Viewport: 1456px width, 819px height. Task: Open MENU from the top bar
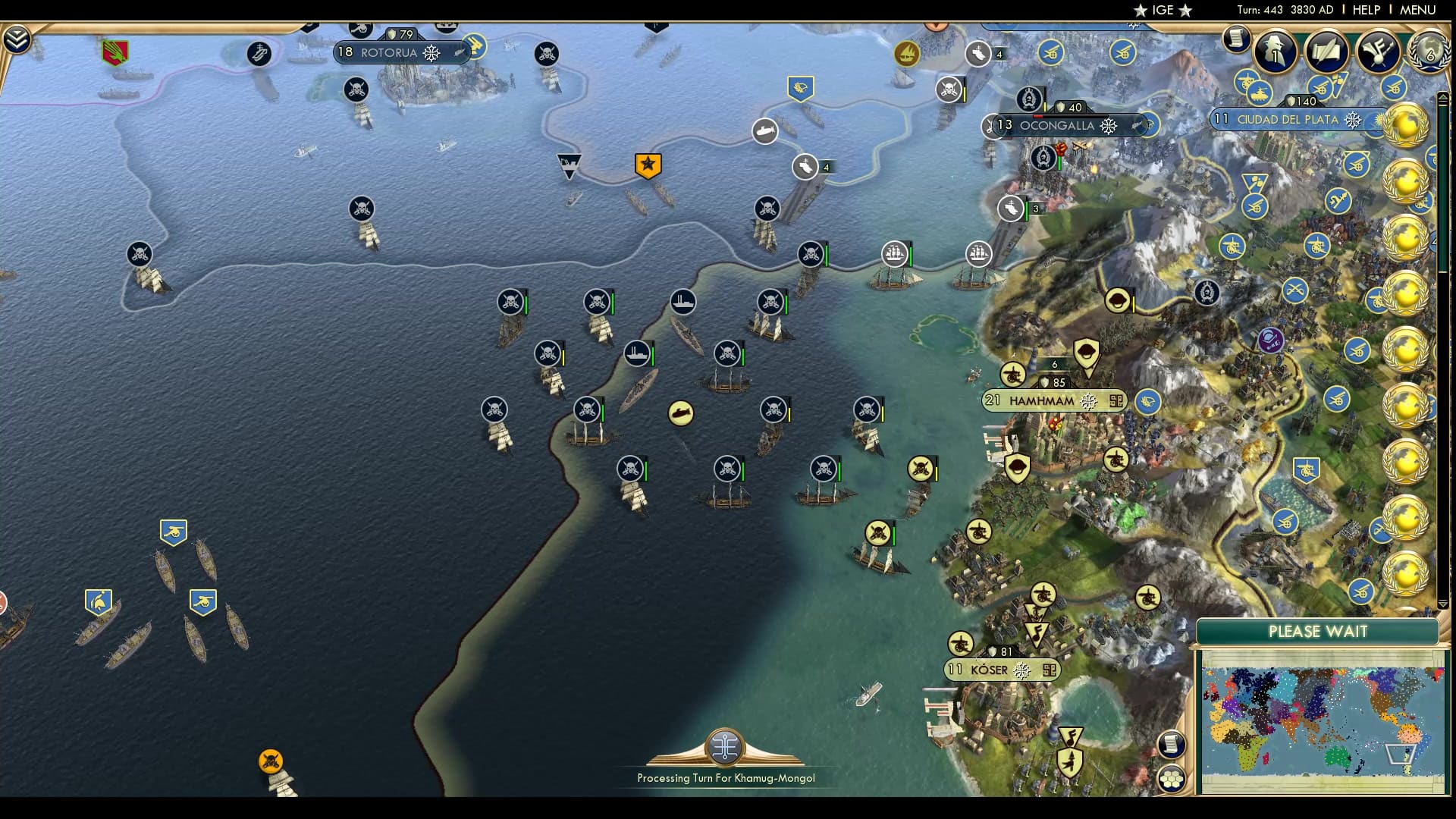click(x=1420, y=11)
